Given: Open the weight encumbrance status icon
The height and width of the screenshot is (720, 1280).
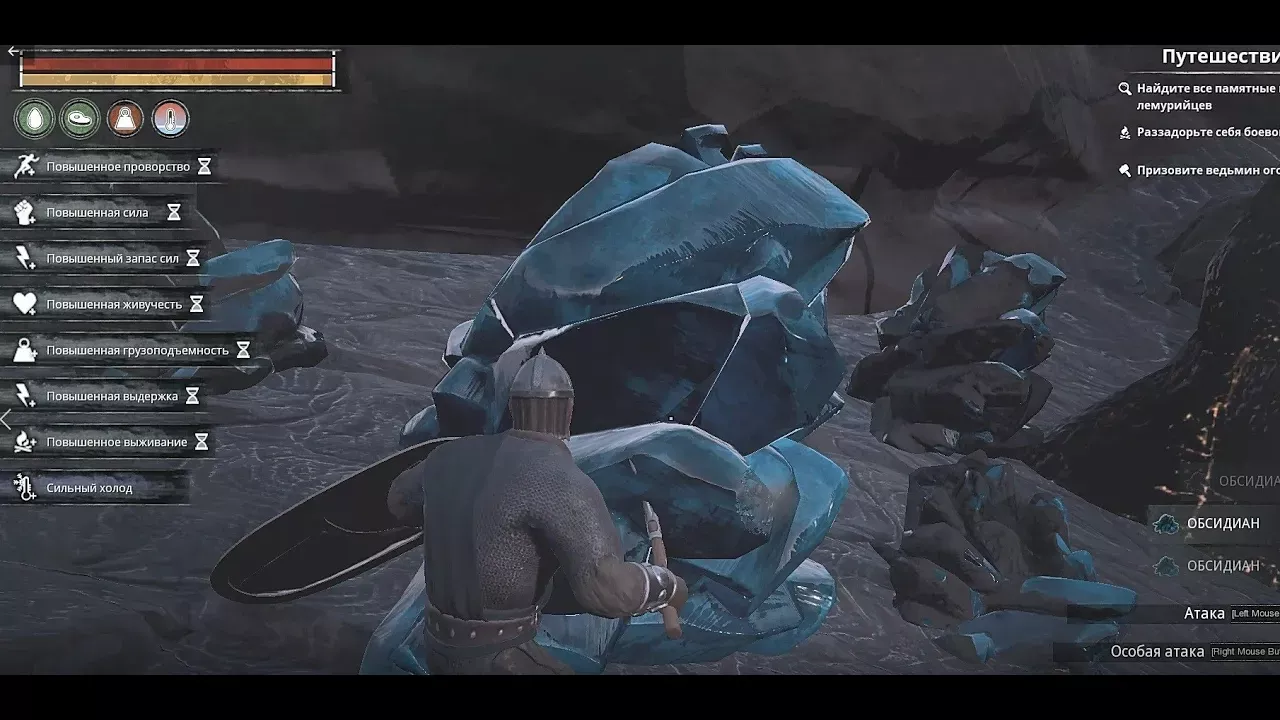Looking at the screenshot, I should (125, 119).
